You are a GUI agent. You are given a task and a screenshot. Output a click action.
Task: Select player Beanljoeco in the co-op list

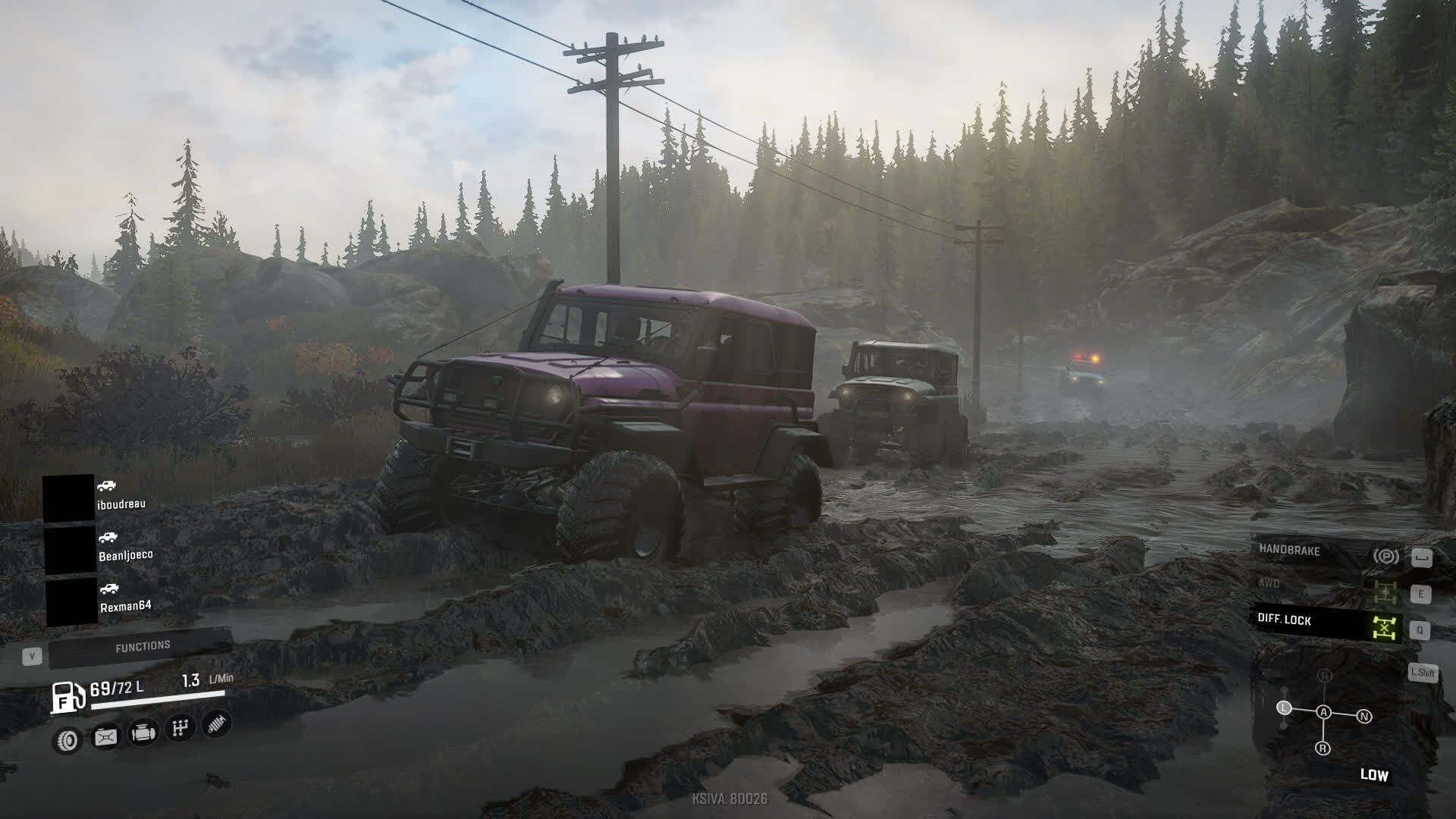pos(125,554)
